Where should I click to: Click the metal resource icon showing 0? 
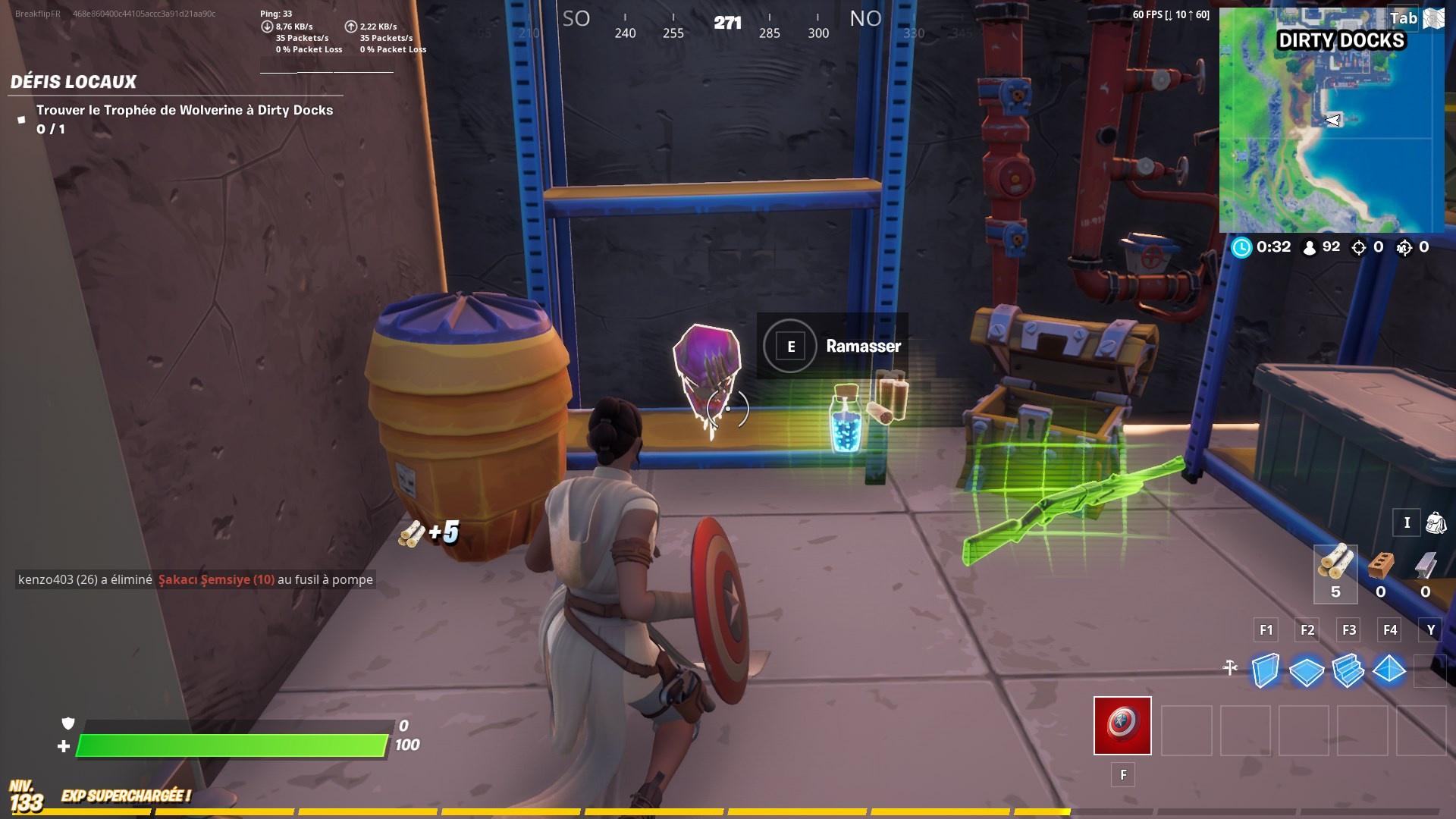[x=1428, y=565]
